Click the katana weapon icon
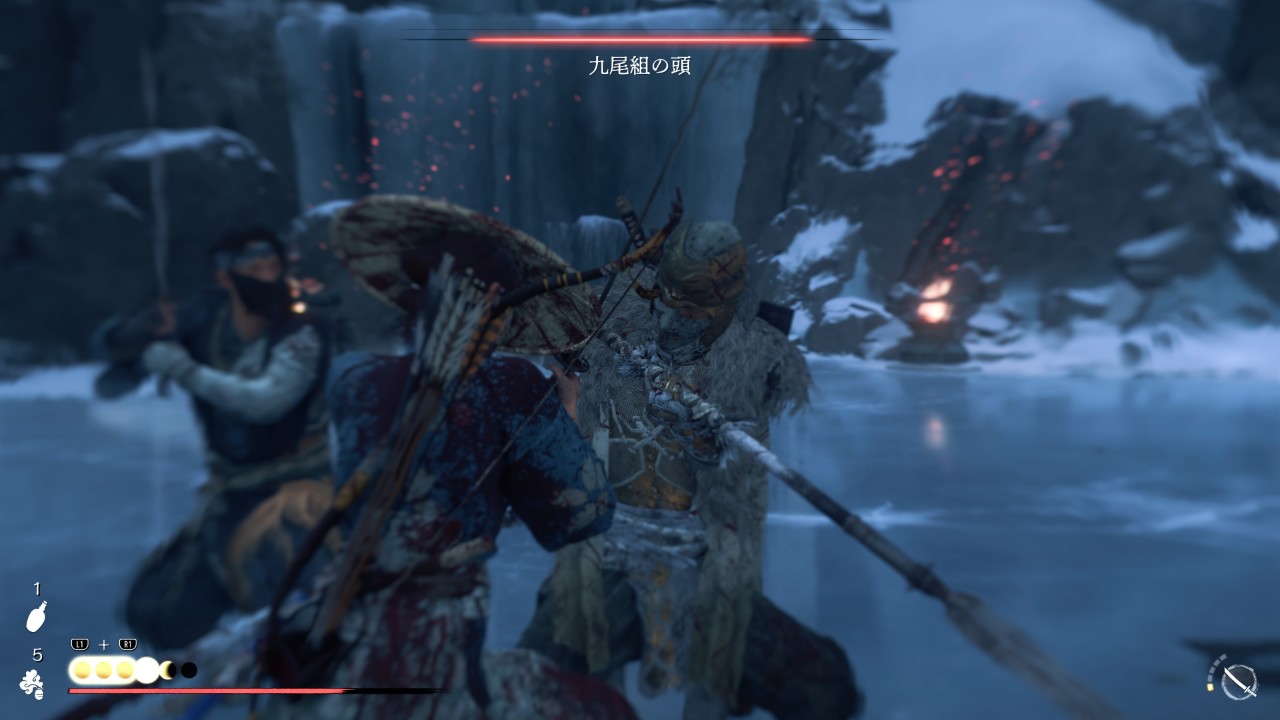 1240,682
